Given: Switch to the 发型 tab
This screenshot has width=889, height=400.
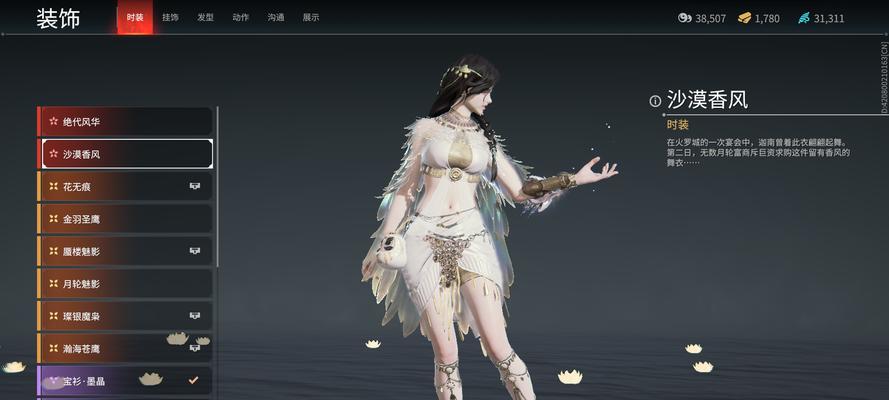Looking at the screenshot, I should (205, 18).
